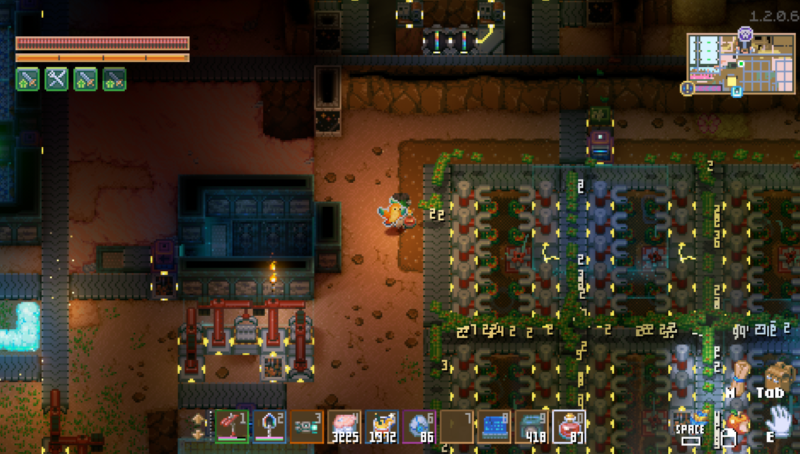Click the exclamation mark minimap marker
Image resolution: width=800 pixels, height=454 pixels.
coord(688,88)
